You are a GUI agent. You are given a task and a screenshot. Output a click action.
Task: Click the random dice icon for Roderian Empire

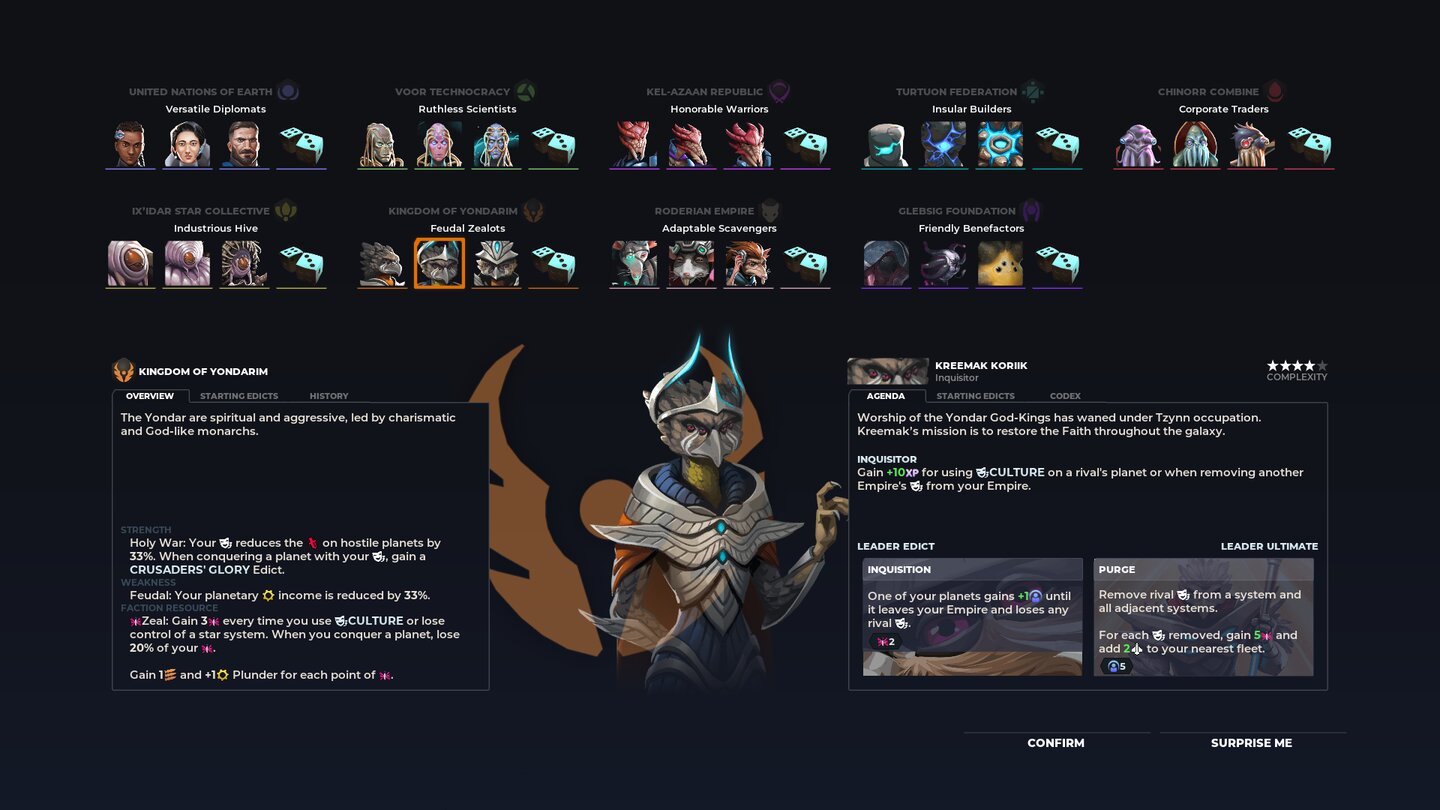click(805, 263)
